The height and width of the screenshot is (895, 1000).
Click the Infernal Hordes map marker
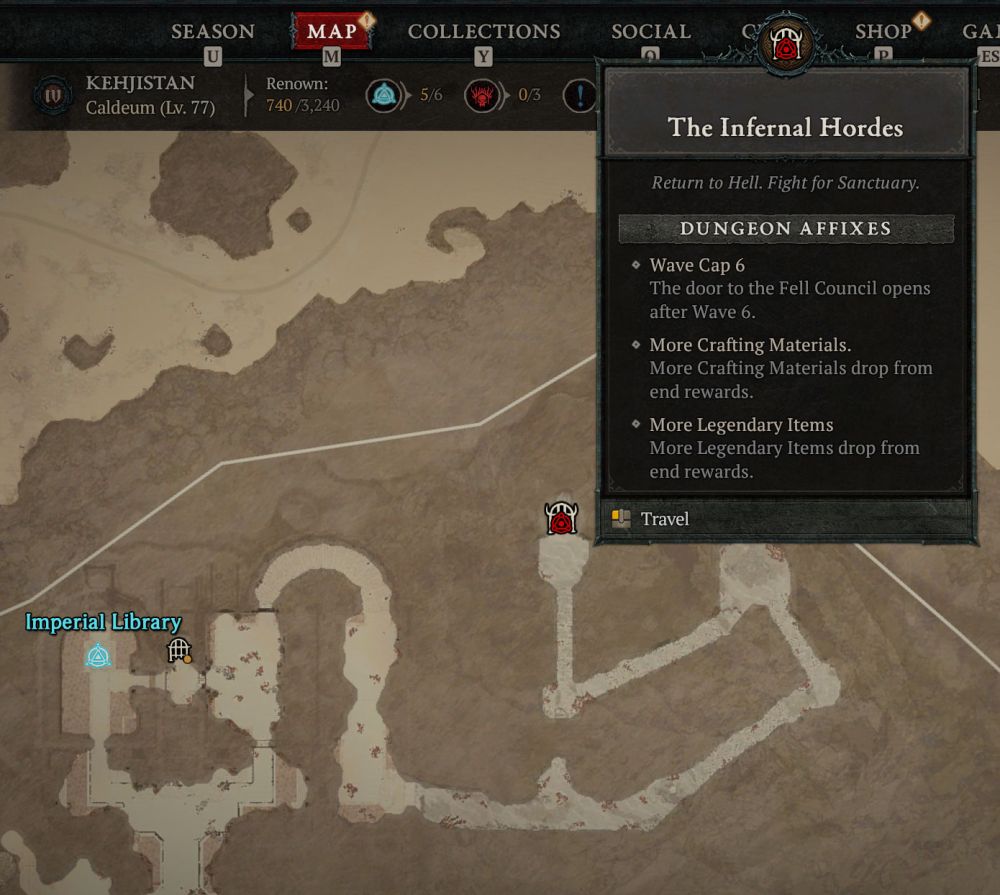pyautogui.click(x=561, y=519)
